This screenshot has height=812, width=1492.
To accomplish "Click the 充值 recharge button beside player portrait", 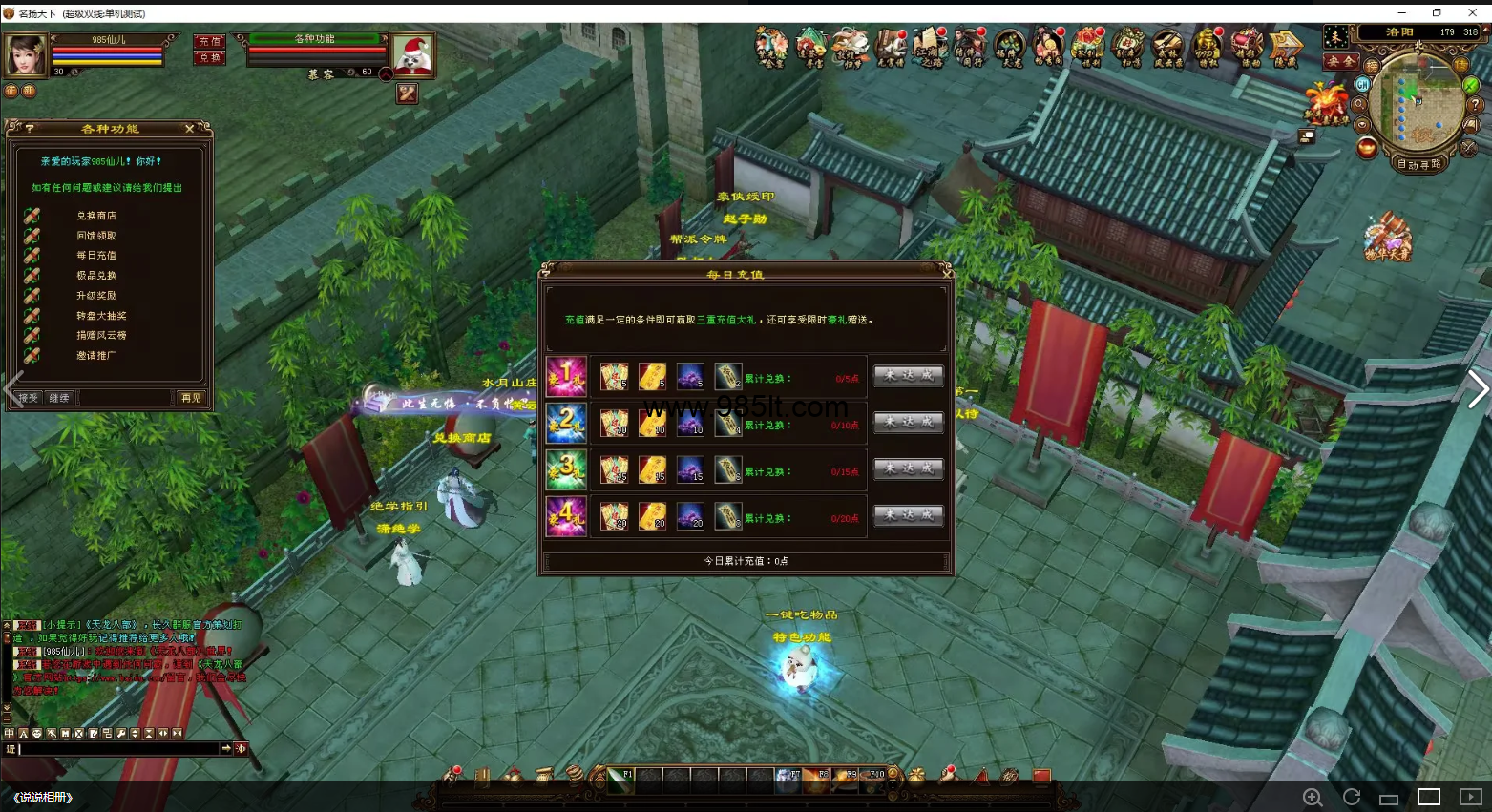I will point(210,42).
